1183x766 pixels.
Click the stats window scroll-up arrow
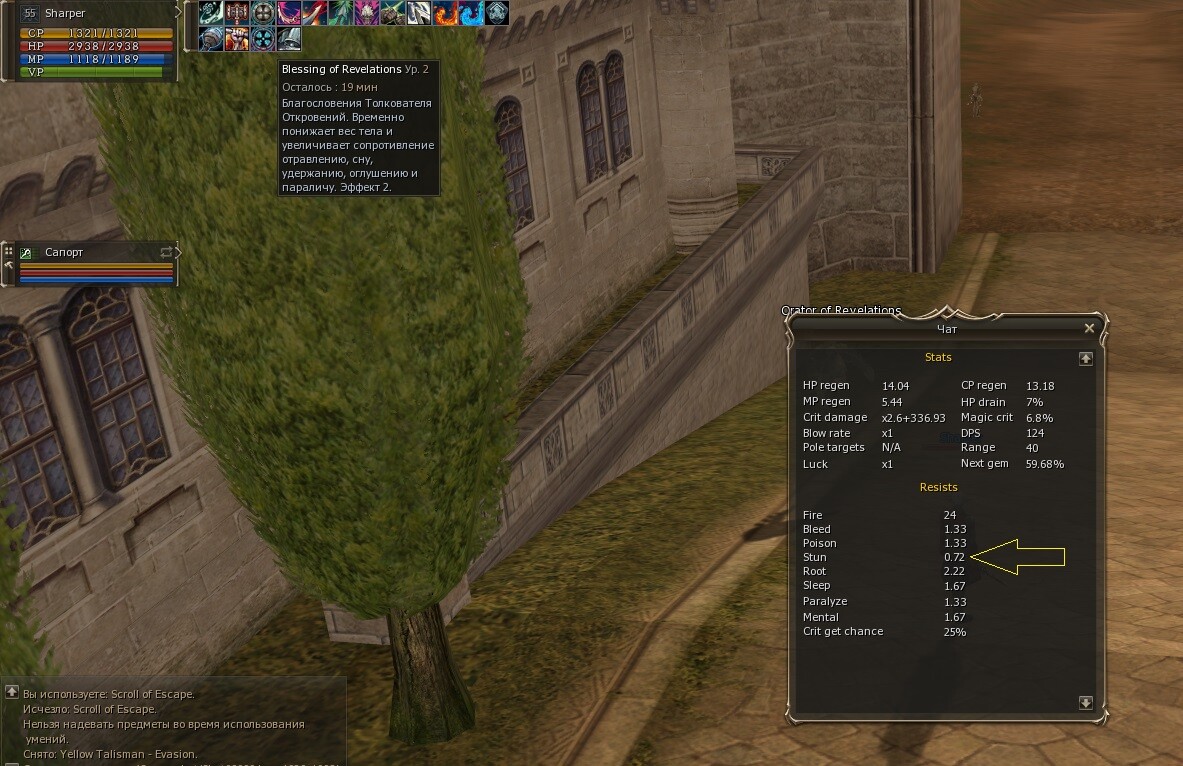pos(1086,358)
